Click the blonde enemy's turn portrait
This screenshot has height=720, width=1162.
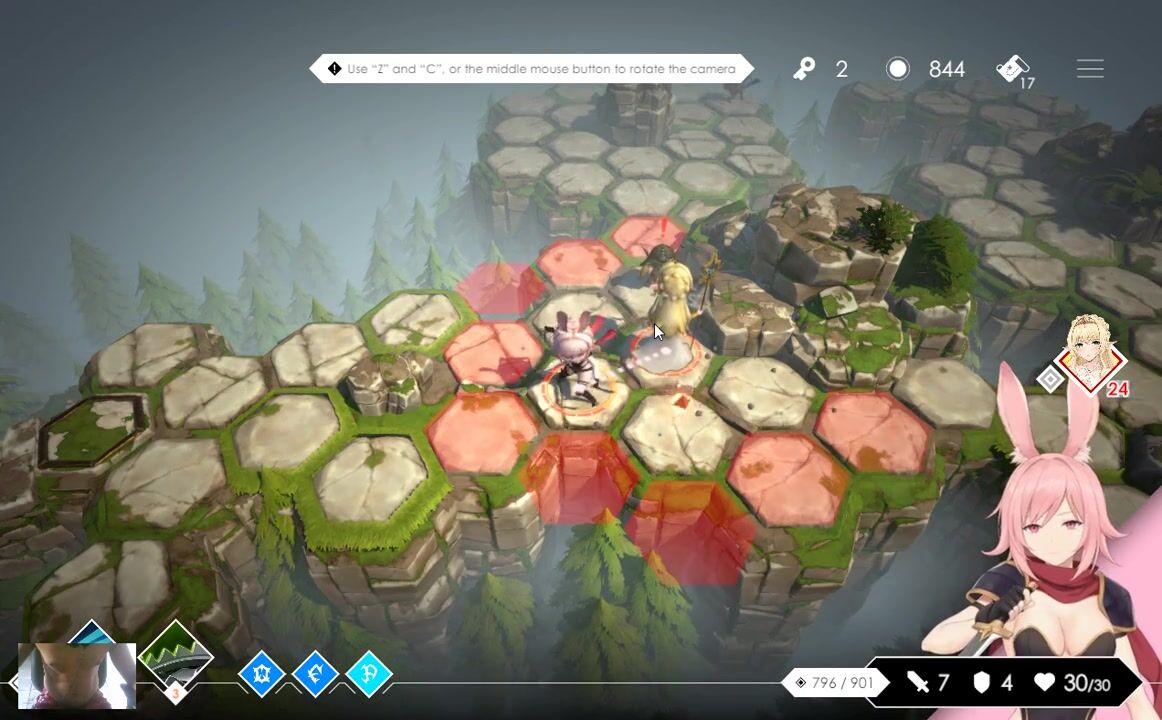click(1091, 355)
